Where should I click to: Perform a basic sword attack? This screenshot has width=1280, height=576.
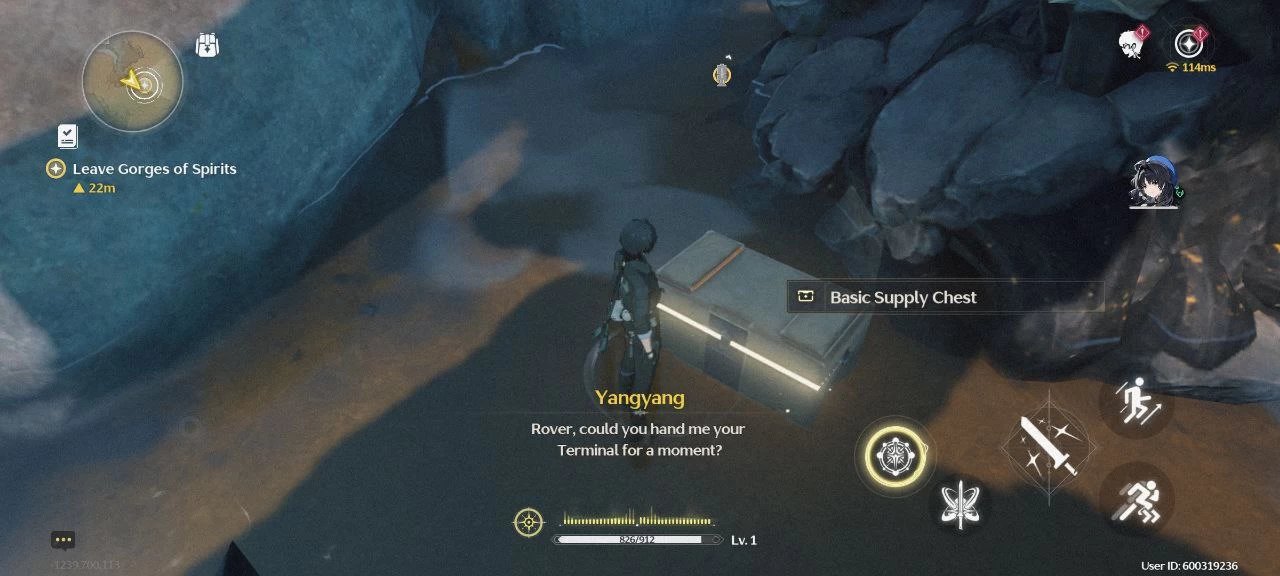tap(1048, 446)
